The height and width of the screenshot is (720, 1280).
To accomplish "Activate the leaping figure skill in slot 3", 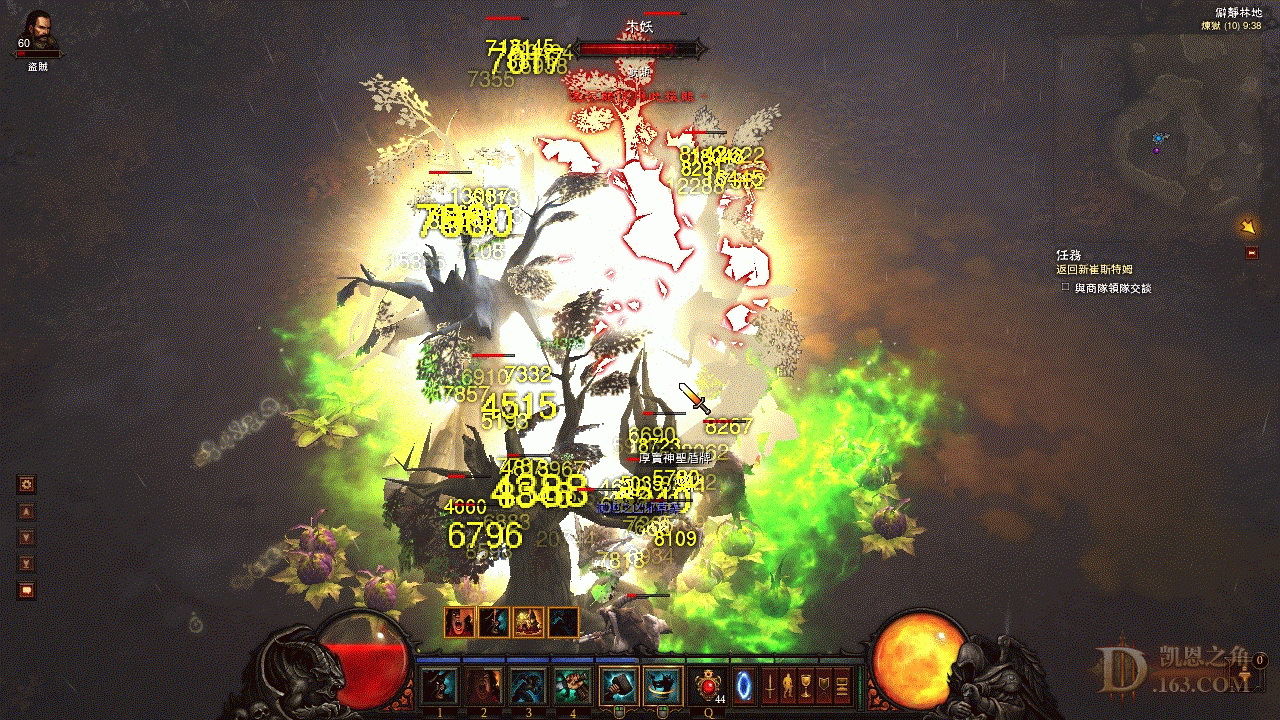I will point(527,686).
